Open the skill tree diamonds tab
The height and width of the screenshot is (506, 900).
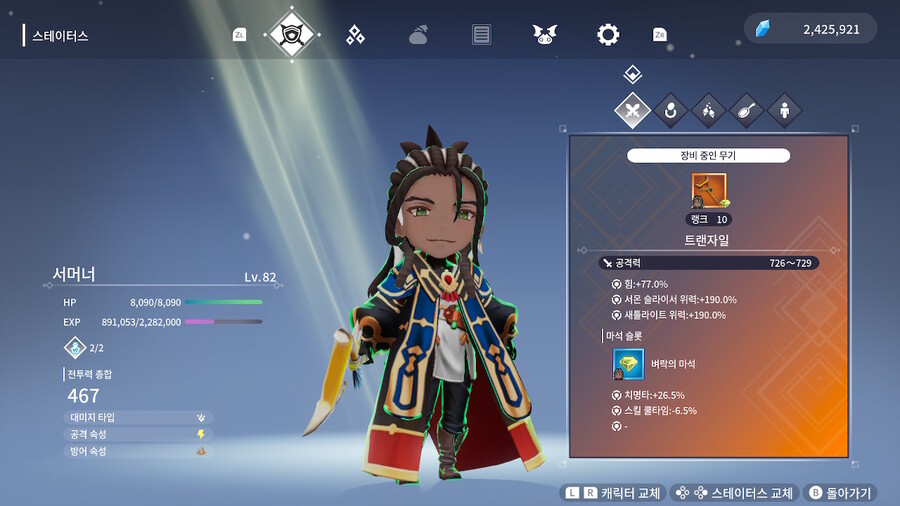coord(355,35)
